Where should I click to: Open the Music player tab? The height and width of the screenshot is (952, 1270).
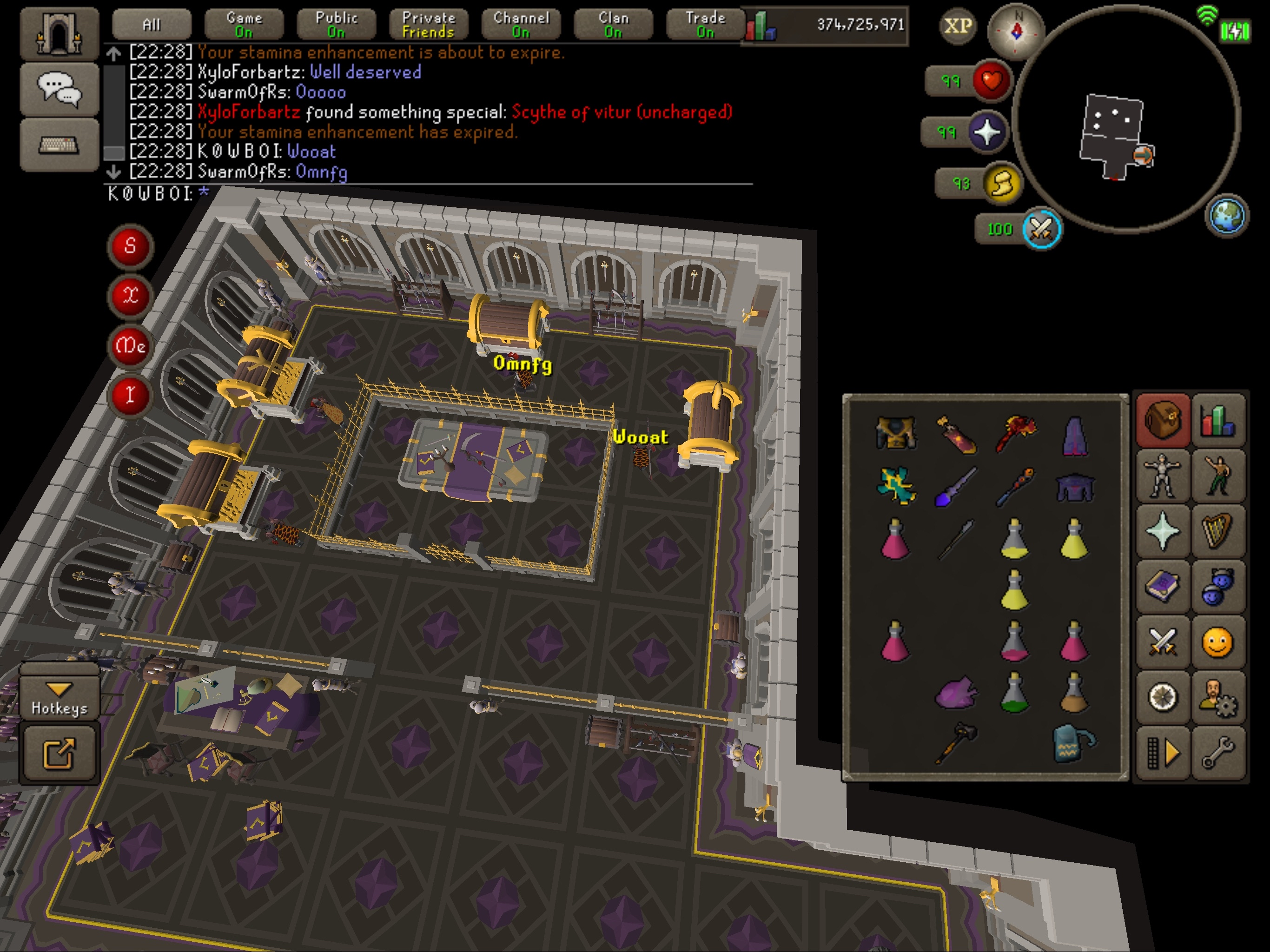click(1218, 530)
